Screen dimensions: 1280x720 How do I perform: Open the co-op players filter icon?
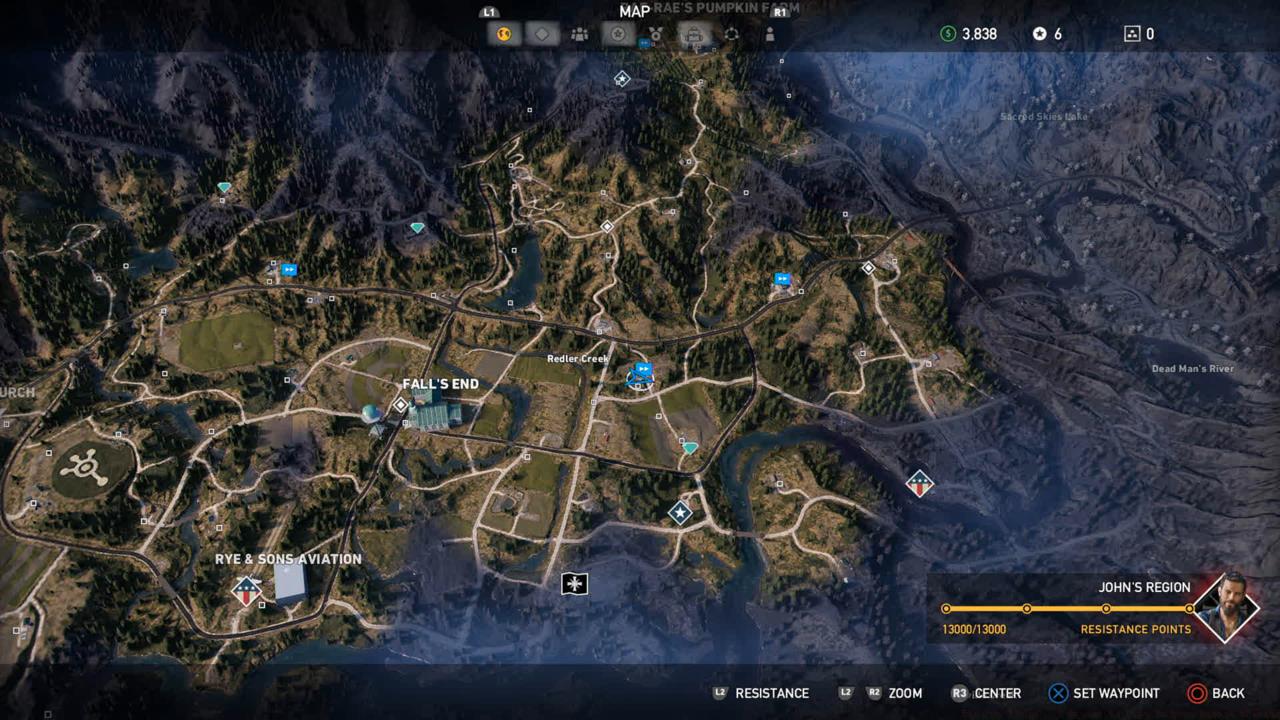pyautogui.click(x=580, y=33)
